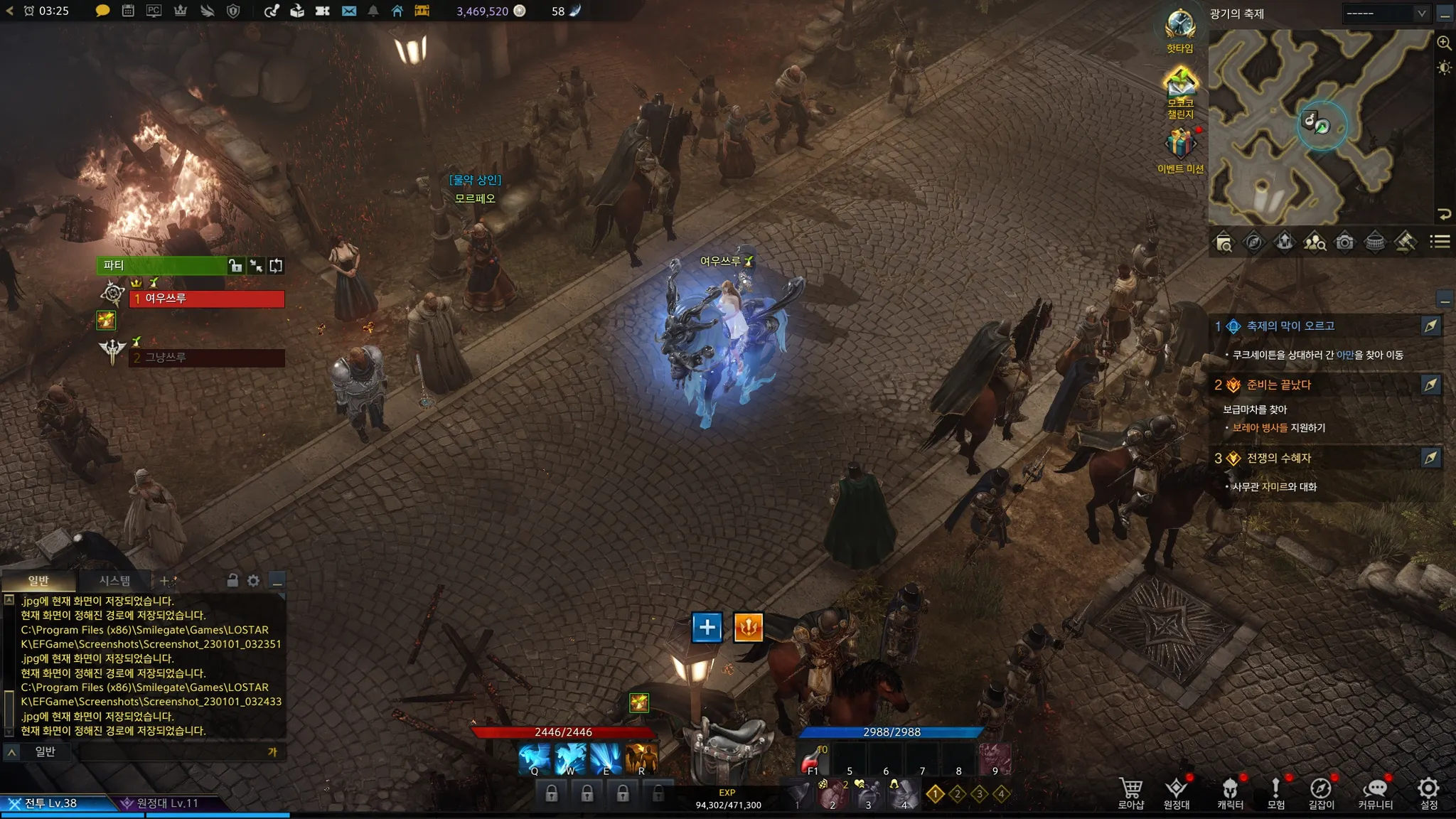The height and width of the screenshot is (819, 1456).
Task: Open the 캐릭터 character menu
Action: click(x=1230, y=792)
